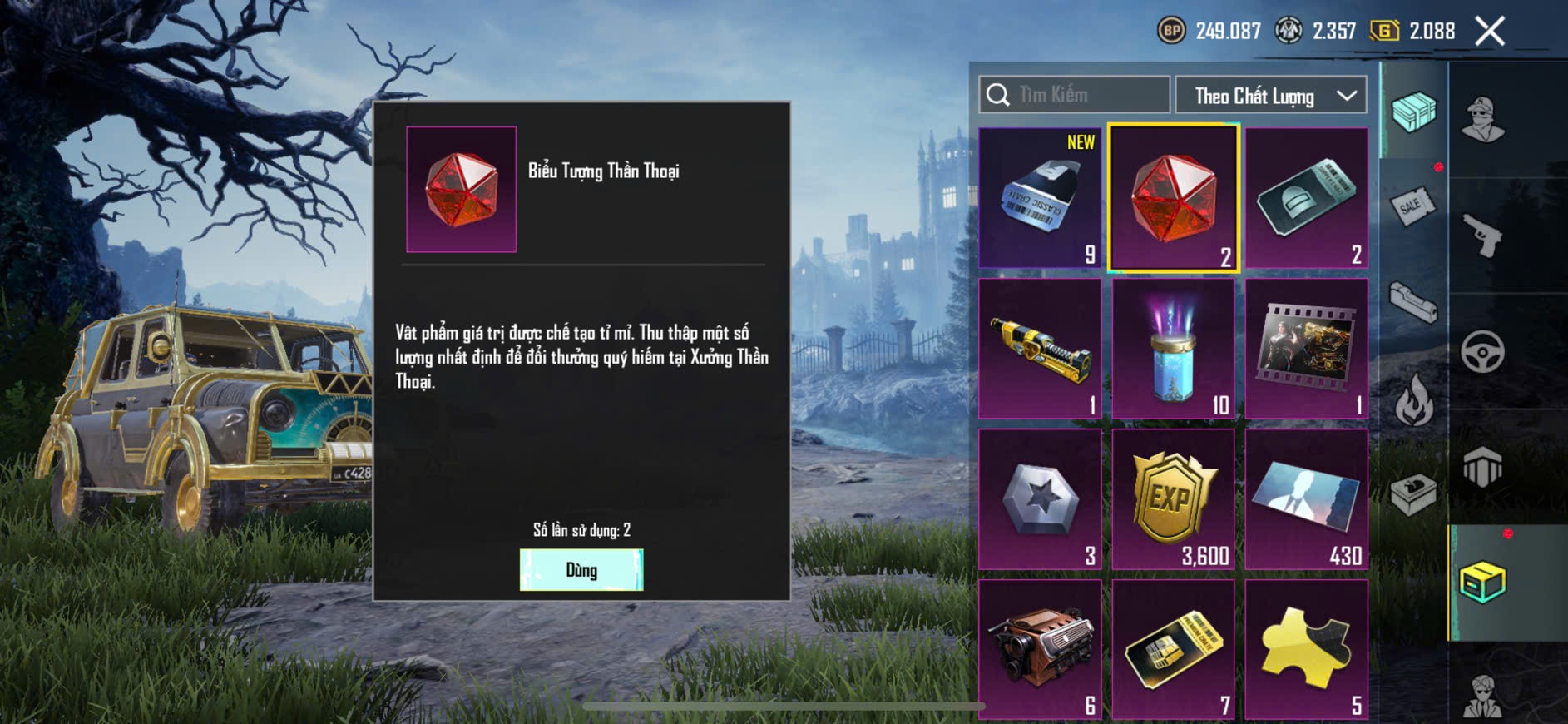Use the item with the Dùng button

point(581,570)
